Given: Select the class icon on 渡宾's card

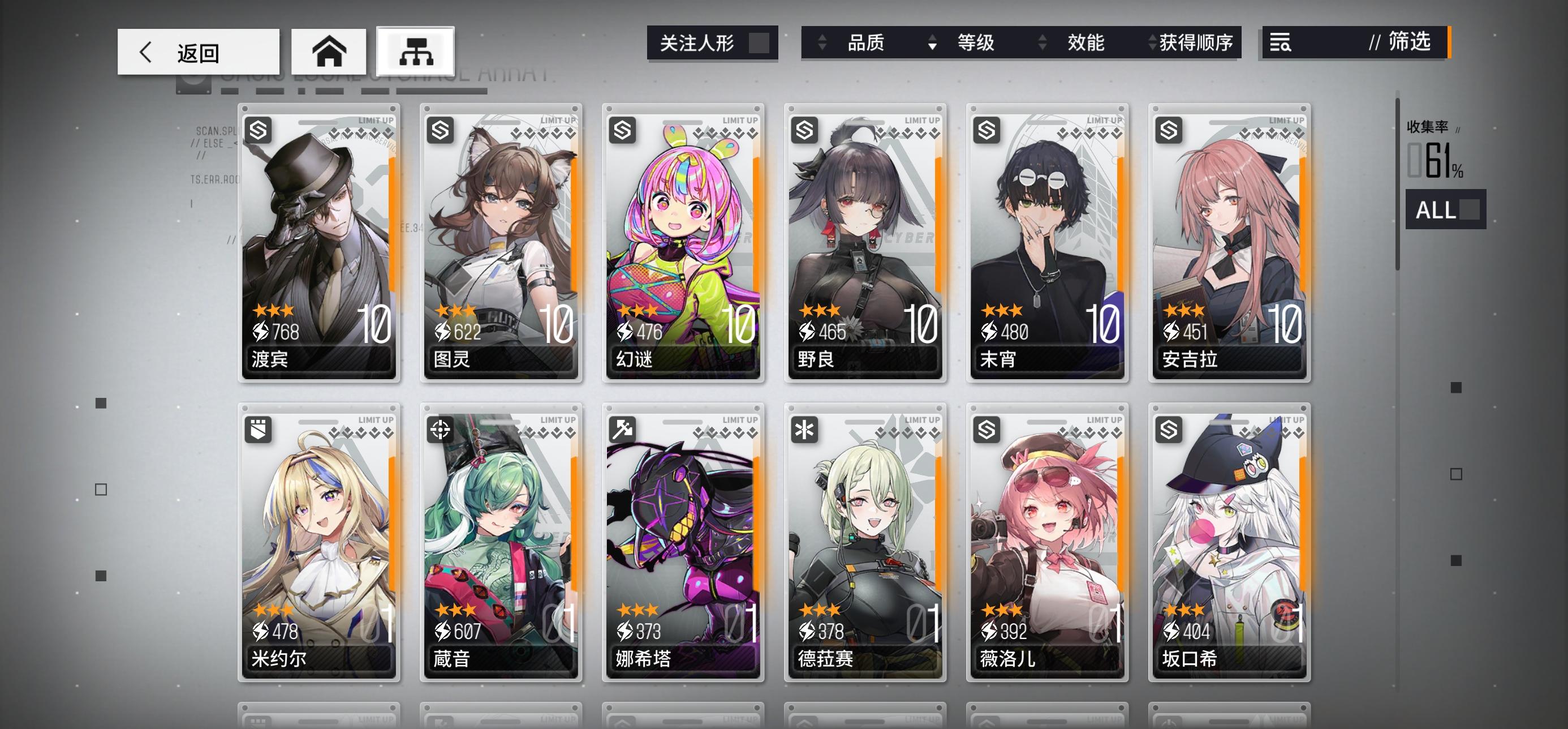Looking at the screenshot, I should [258, 131].
